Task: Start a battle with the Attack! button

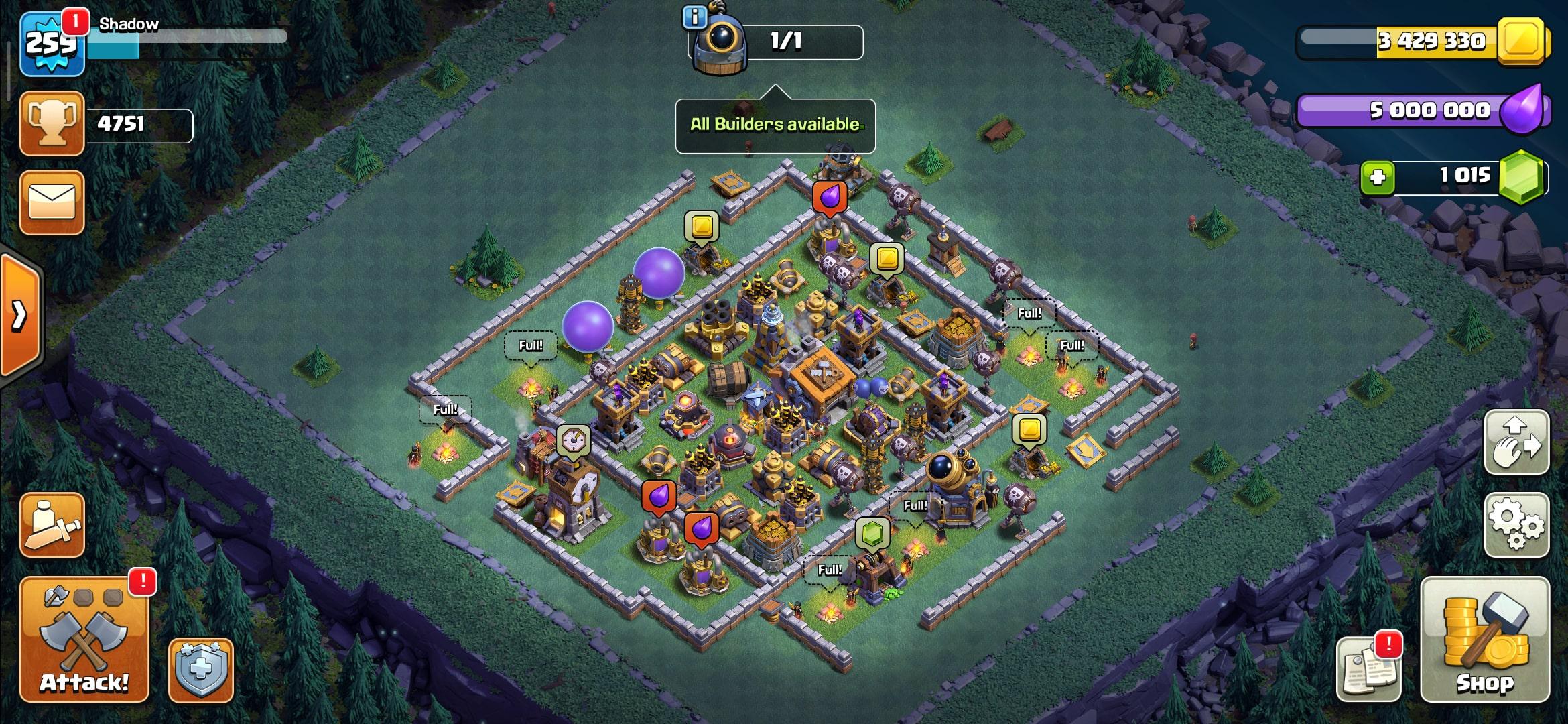Action: pos(84,640)
